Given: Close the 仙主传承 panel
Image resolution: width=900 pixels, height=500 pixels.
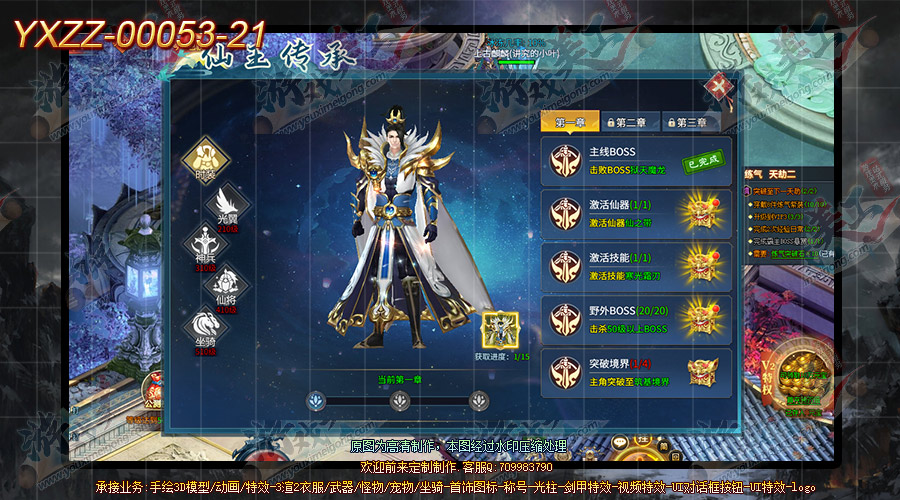Looking at the screenshot, I should (716, 88).
